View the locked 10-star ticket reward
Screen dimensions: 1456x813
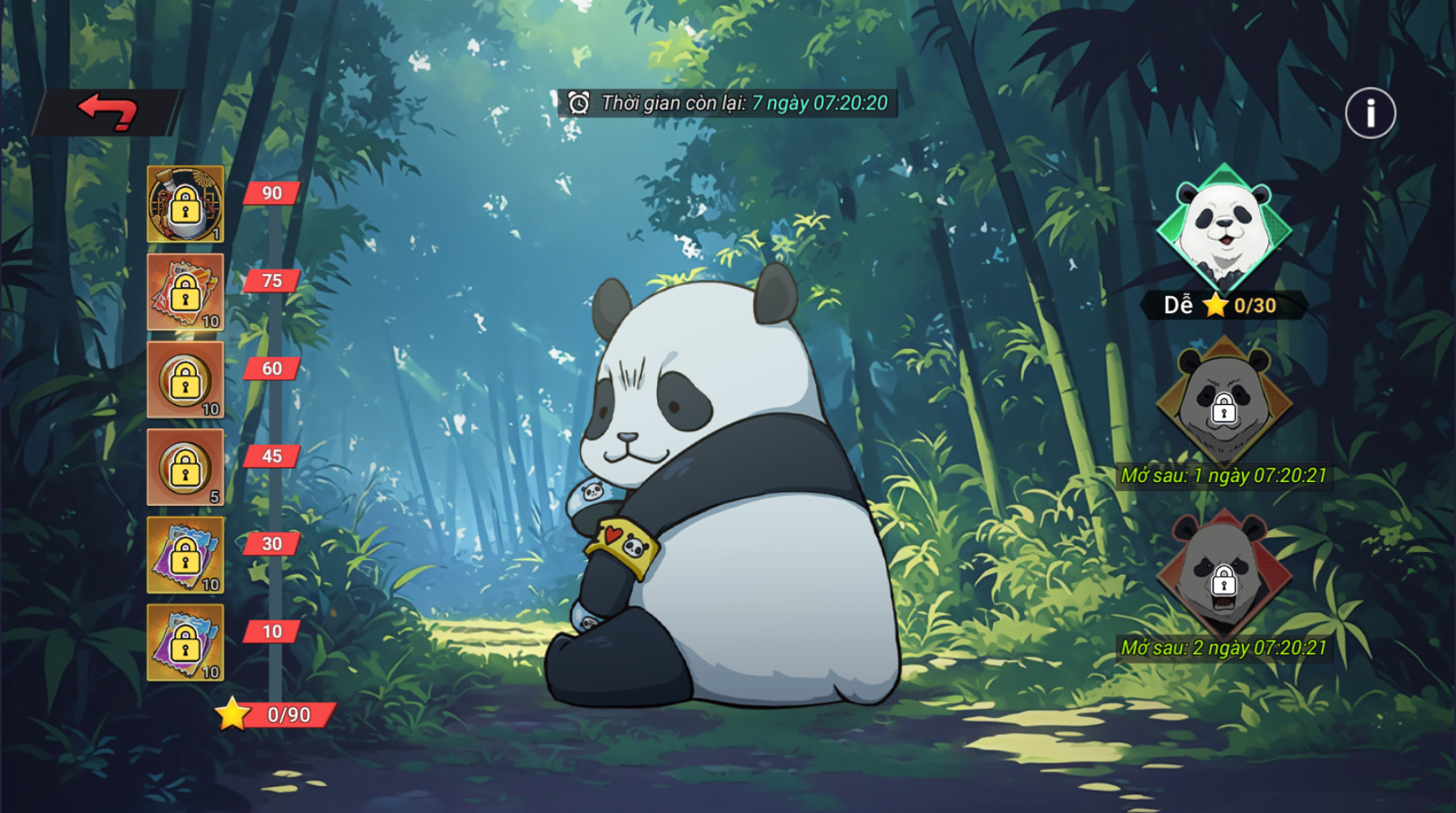tap(185, 643)
